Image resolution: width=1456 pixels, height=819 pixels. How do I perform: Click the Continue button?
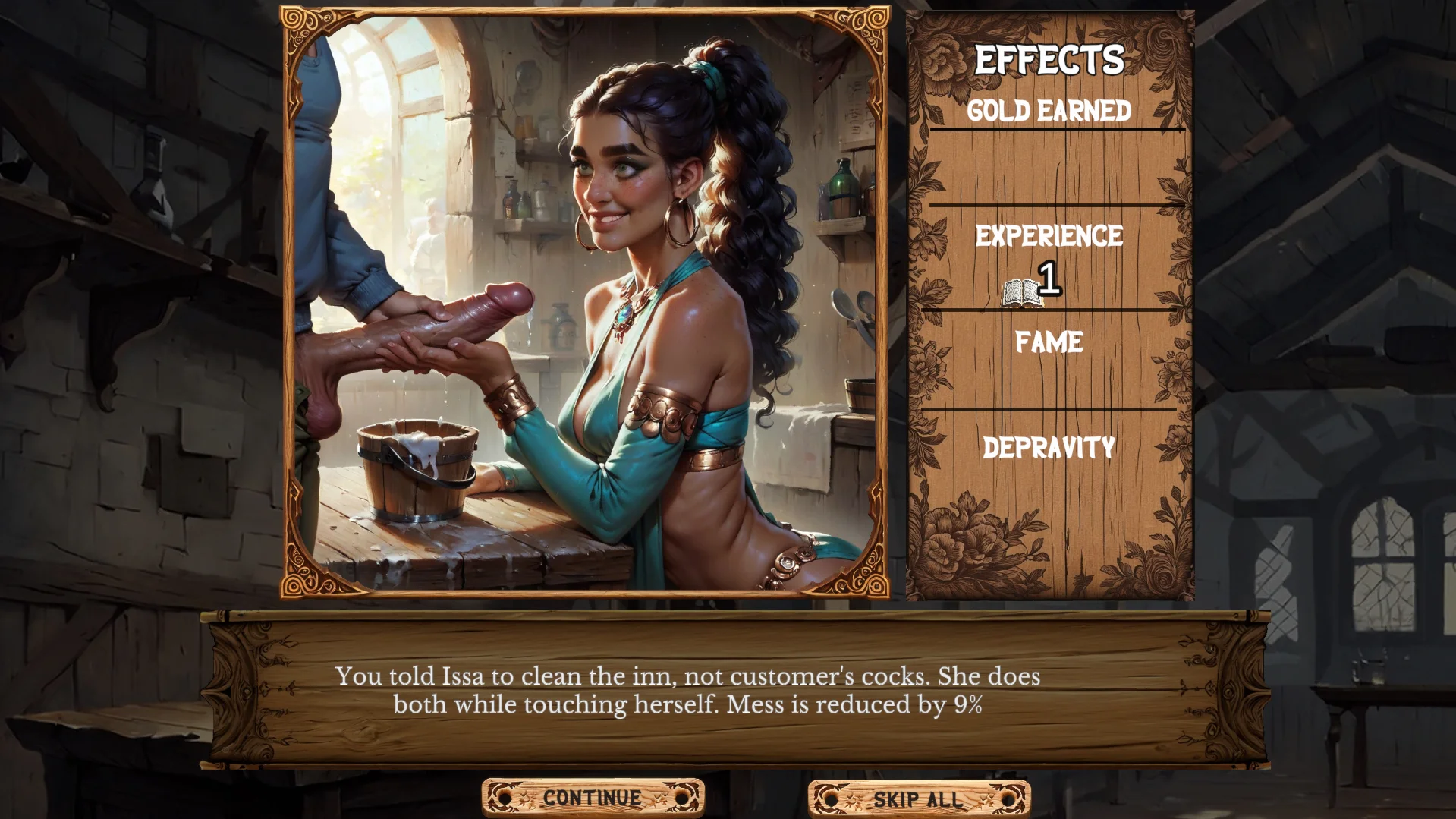point(593,798)
